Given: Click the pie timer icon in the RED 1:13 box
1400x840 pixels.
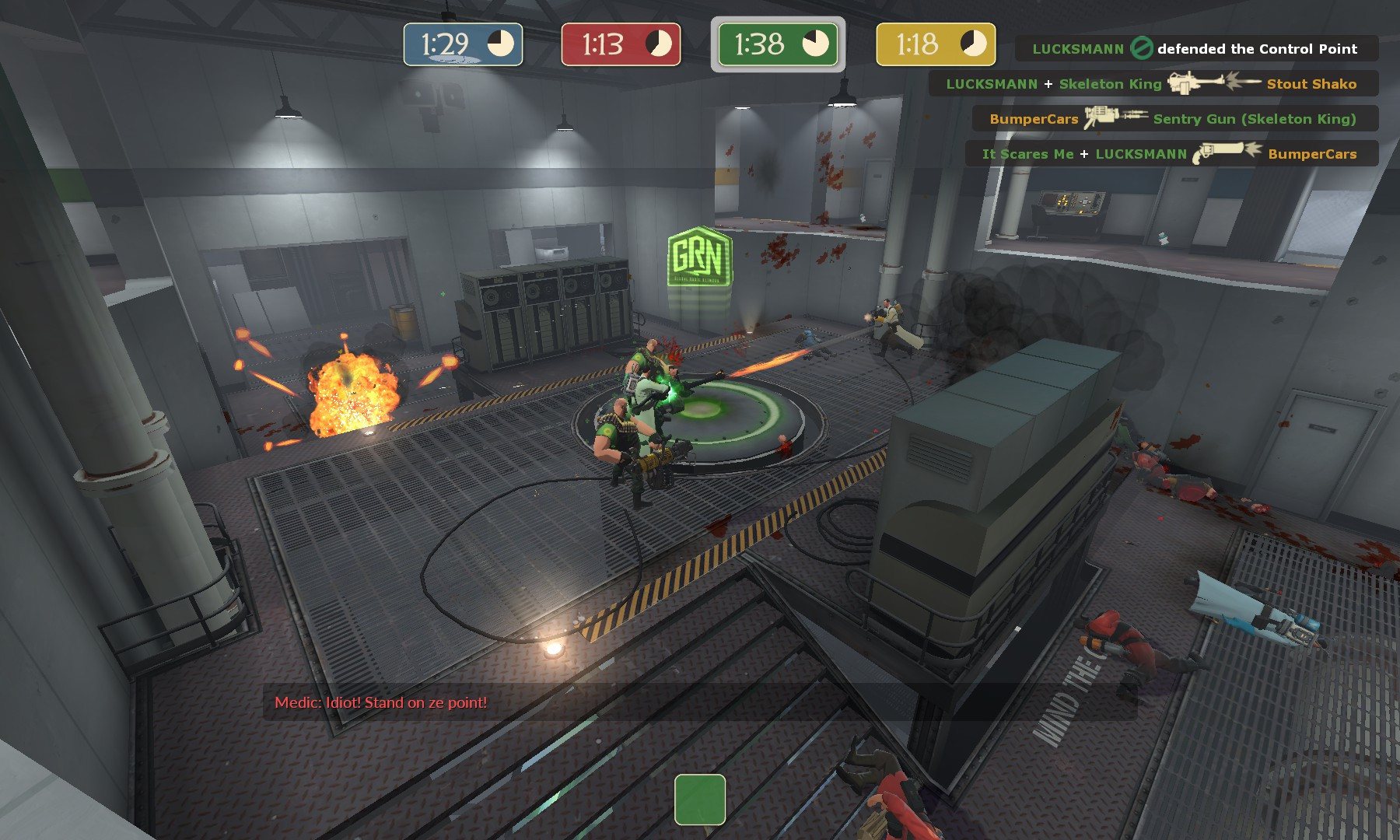Looking at the screenshot, I should [x=657, y=42].
